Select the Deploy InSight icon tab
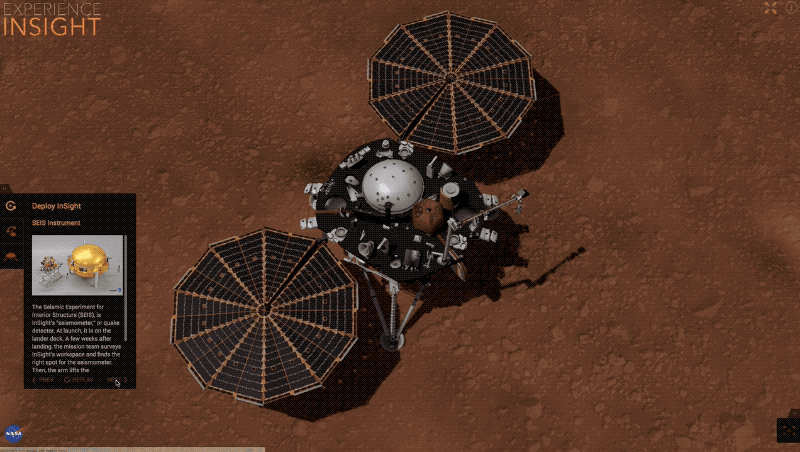The height and width of the screenshot is (452, 800). point(11,206)
